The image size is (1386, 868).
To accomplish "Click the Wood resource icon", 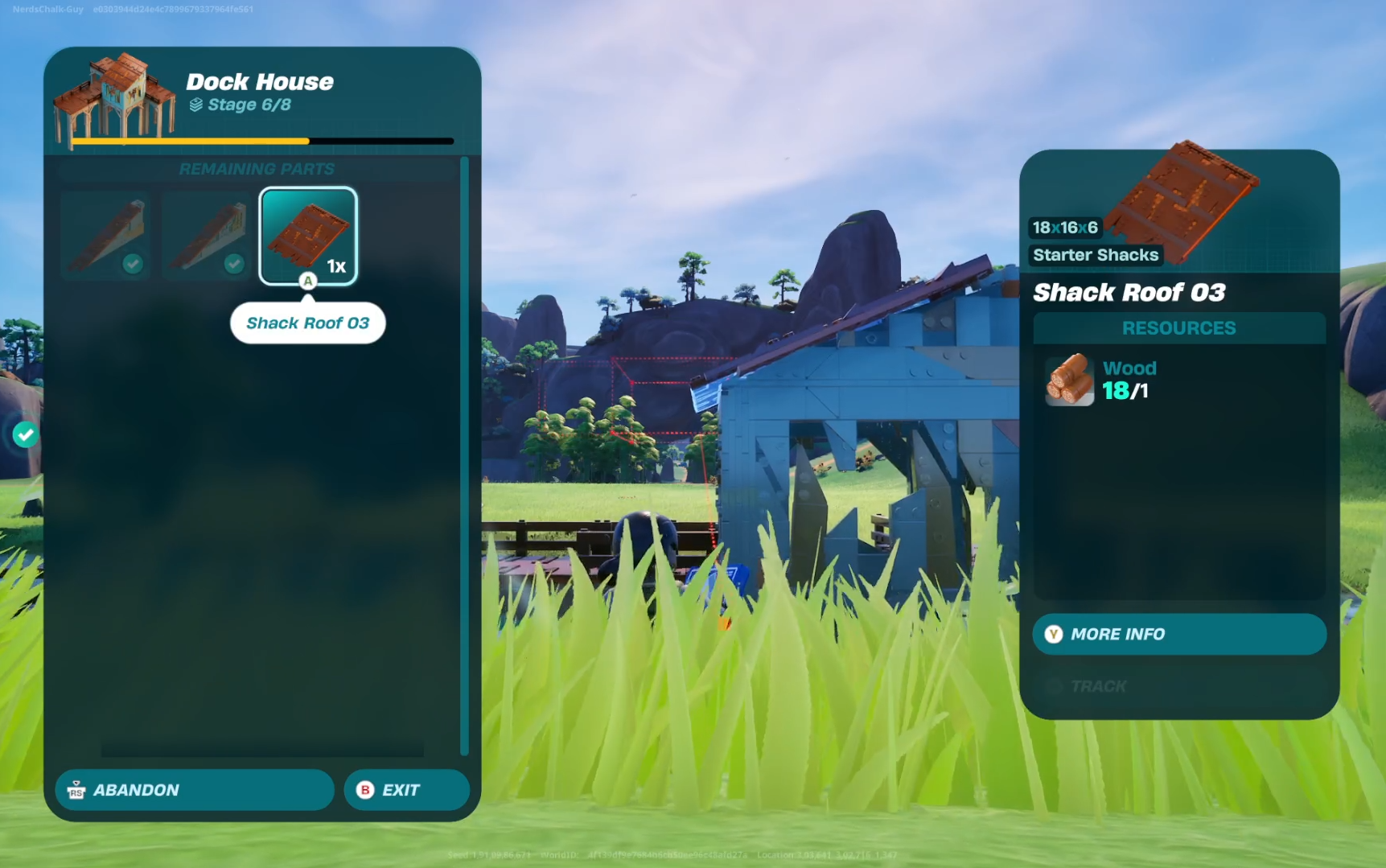I will [1069, 380].
